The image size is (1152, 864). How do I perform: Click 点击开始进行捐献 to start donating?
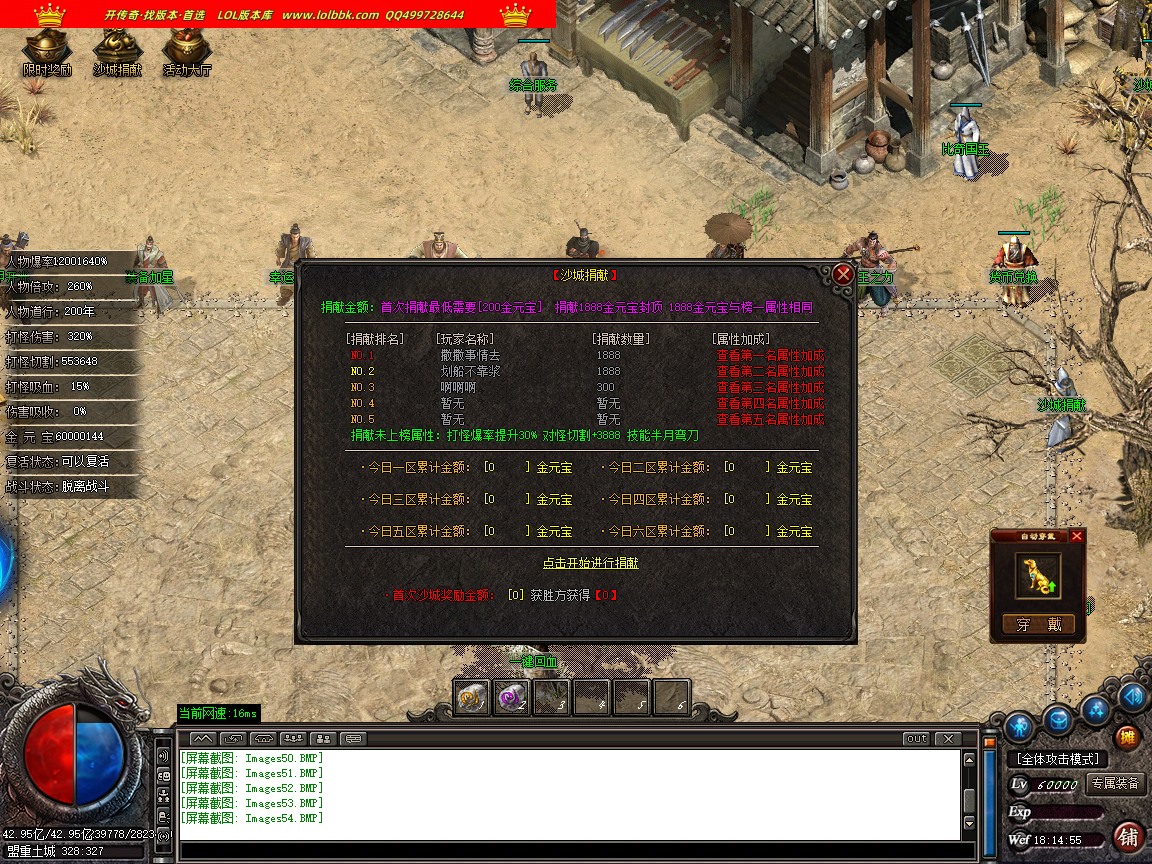[x=590, y=563]
